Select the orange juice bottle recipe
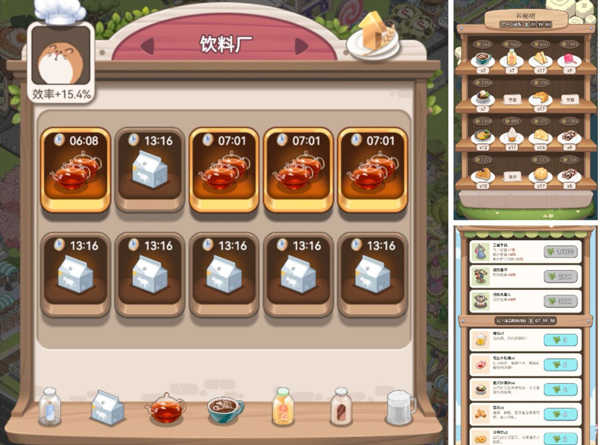This screenshot has width=600, height=445. click(x=282, y=408)
